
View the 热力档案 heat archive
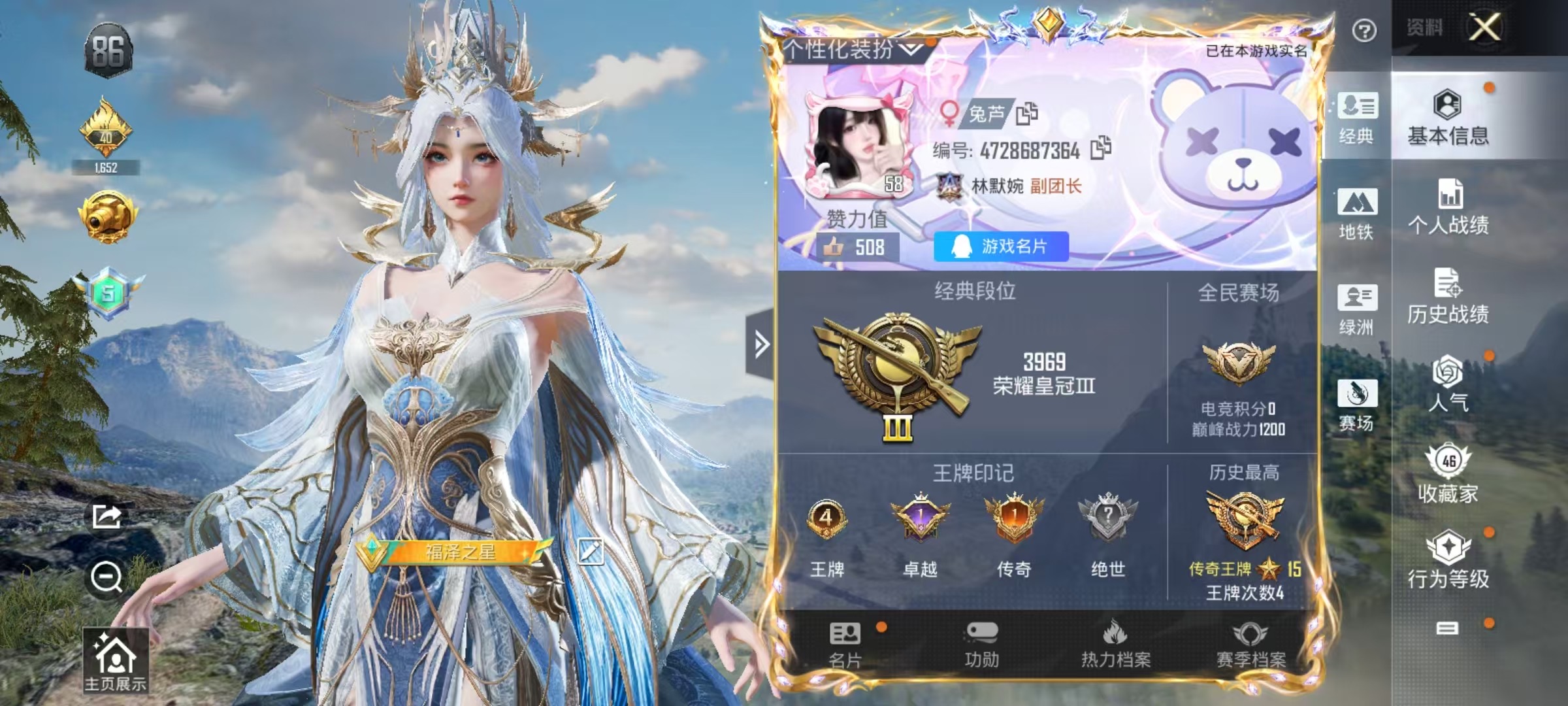[x=1116, y=645]
